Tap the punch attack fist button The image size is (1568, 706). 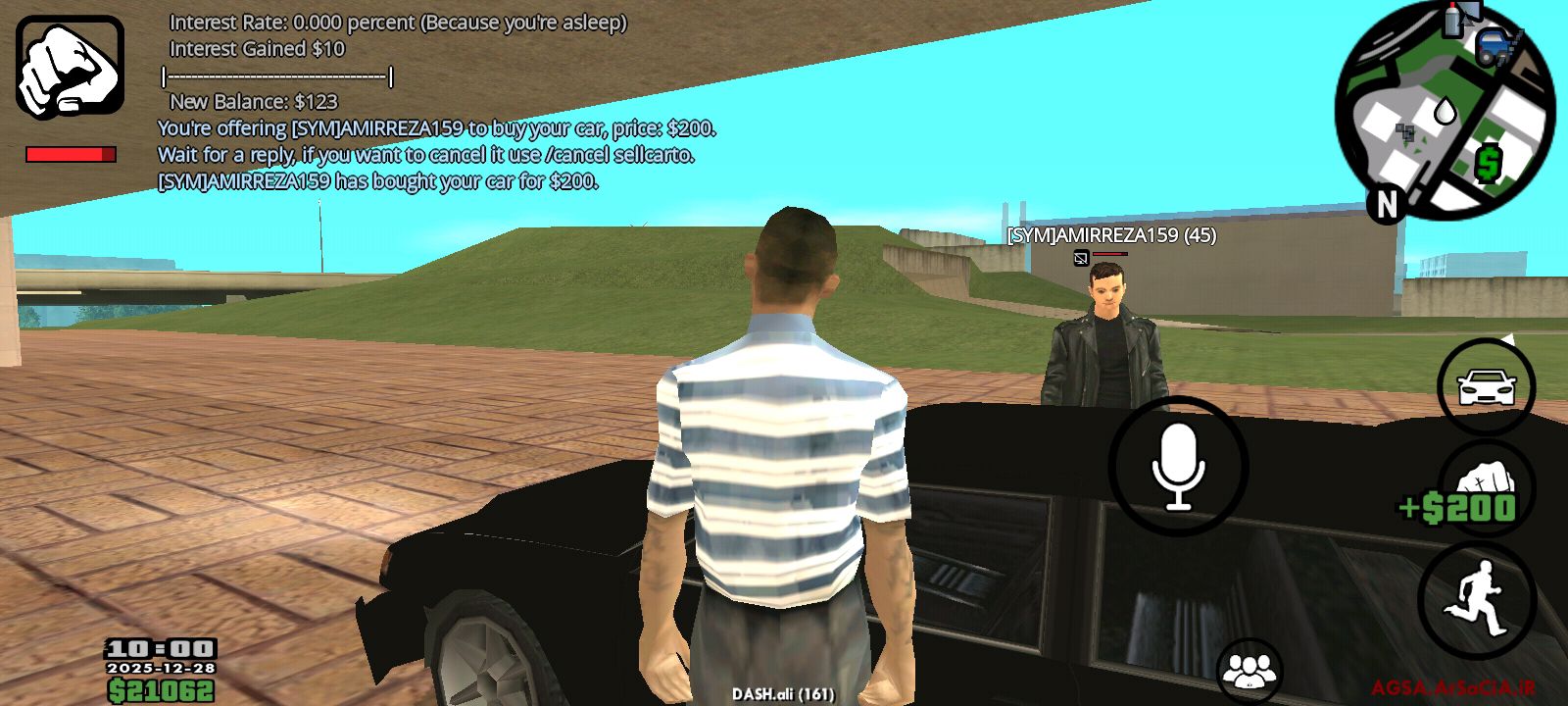[1487, 480]
